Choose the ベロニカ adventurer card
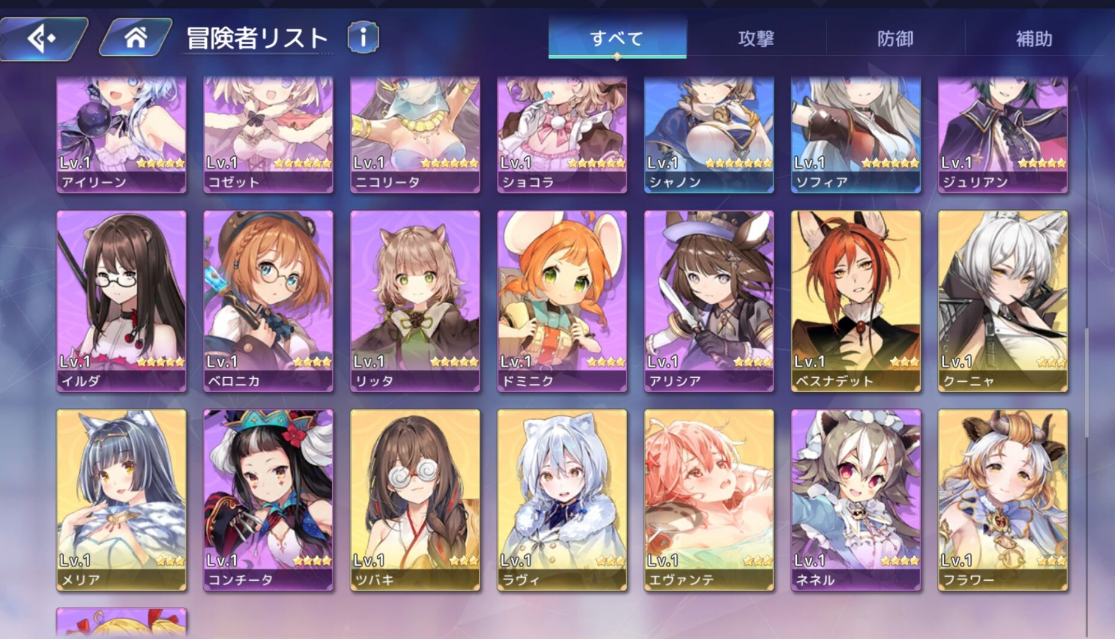 (x=268, y=300)
